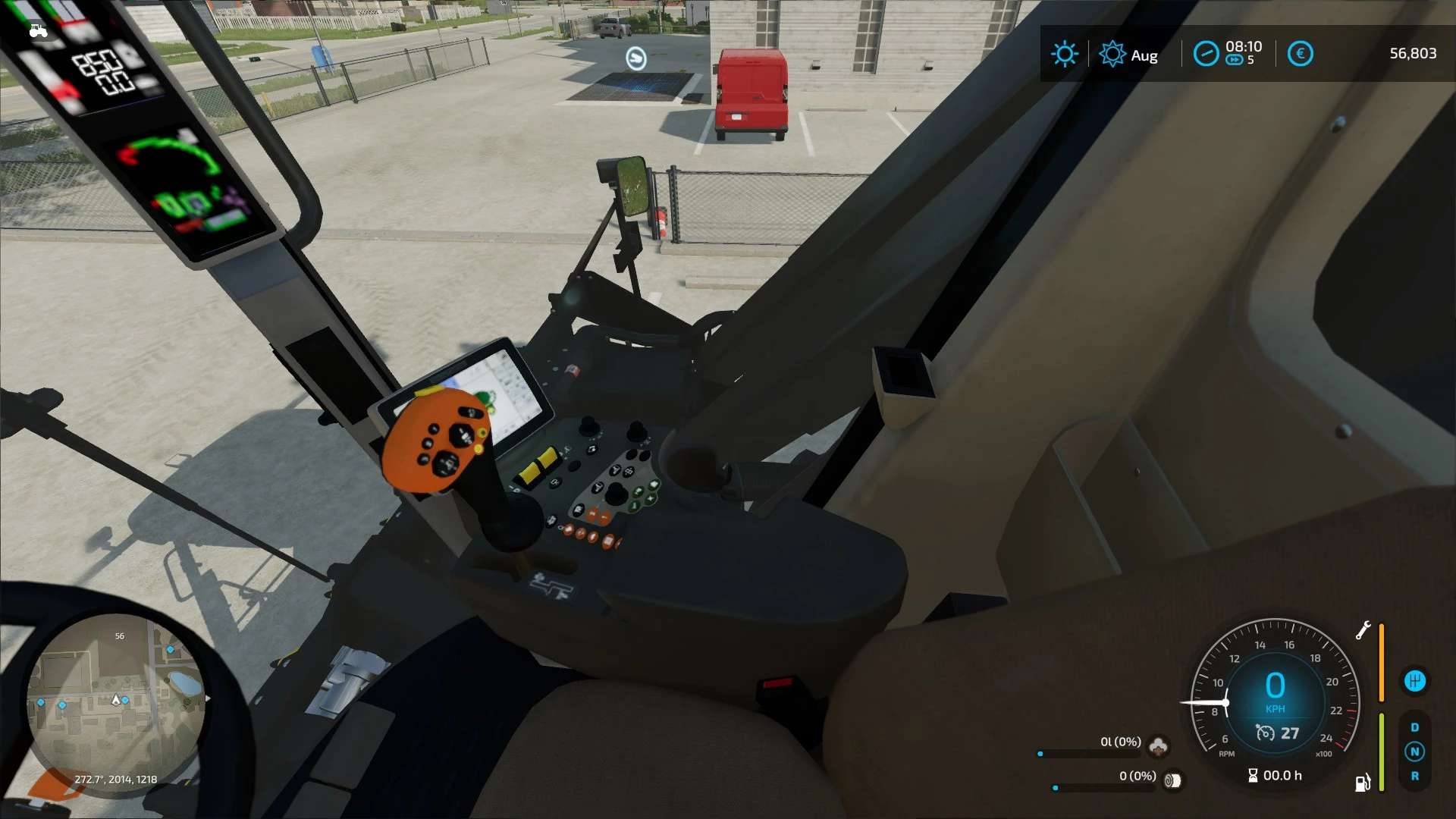
Task: Click the wrench vehicle damage icon
Action: [x=1363, y=630]
